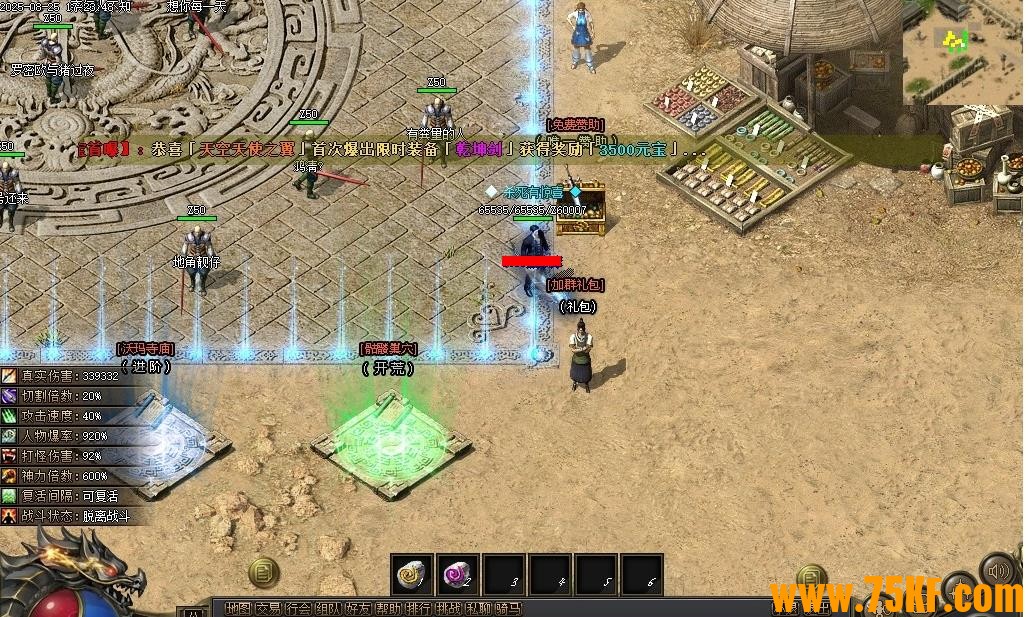Use the purple scroll in hotbar slot 2
The height and width of the screenshot is (617, 1028).
pyautogui.click(x=457, y=574)
